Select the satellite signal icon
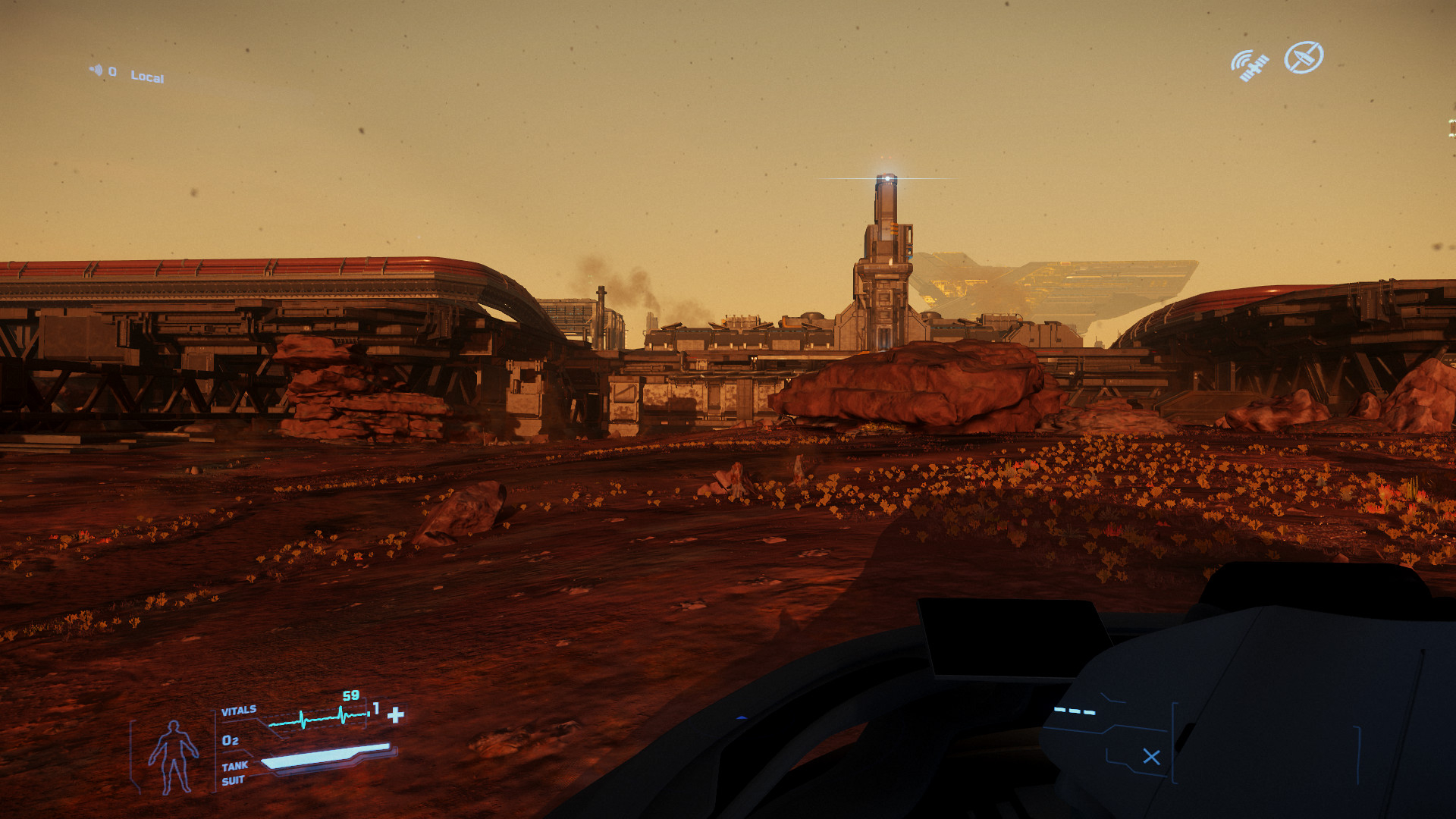This screenshot has height=819, width=1456. 1249,65
